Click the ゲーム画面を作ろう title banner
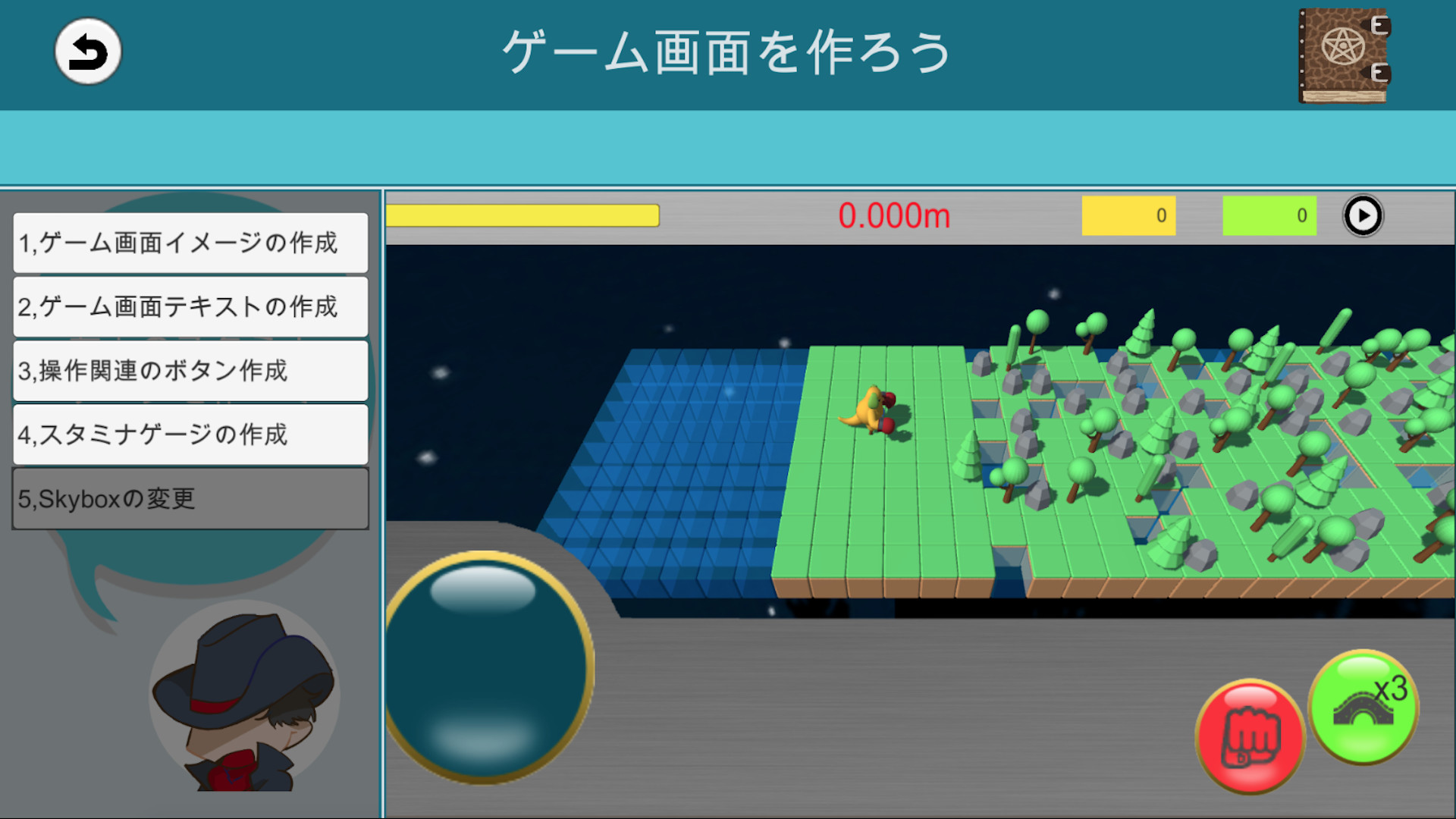Viewport: 1456px width, 819px height. click(728, 53)
